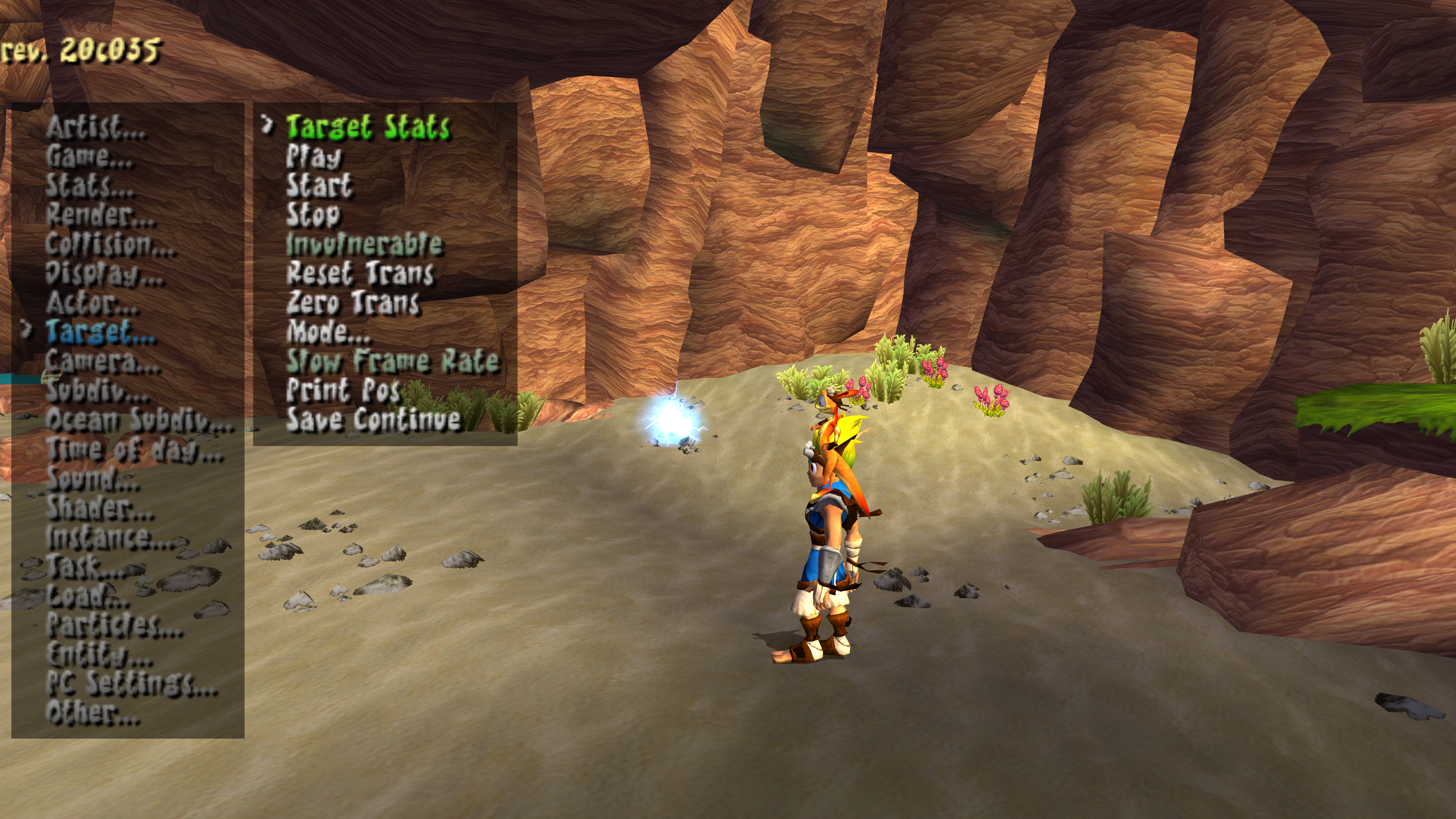Open PC Settings... menu
The image size is (1456, 819).
point(131,684)
